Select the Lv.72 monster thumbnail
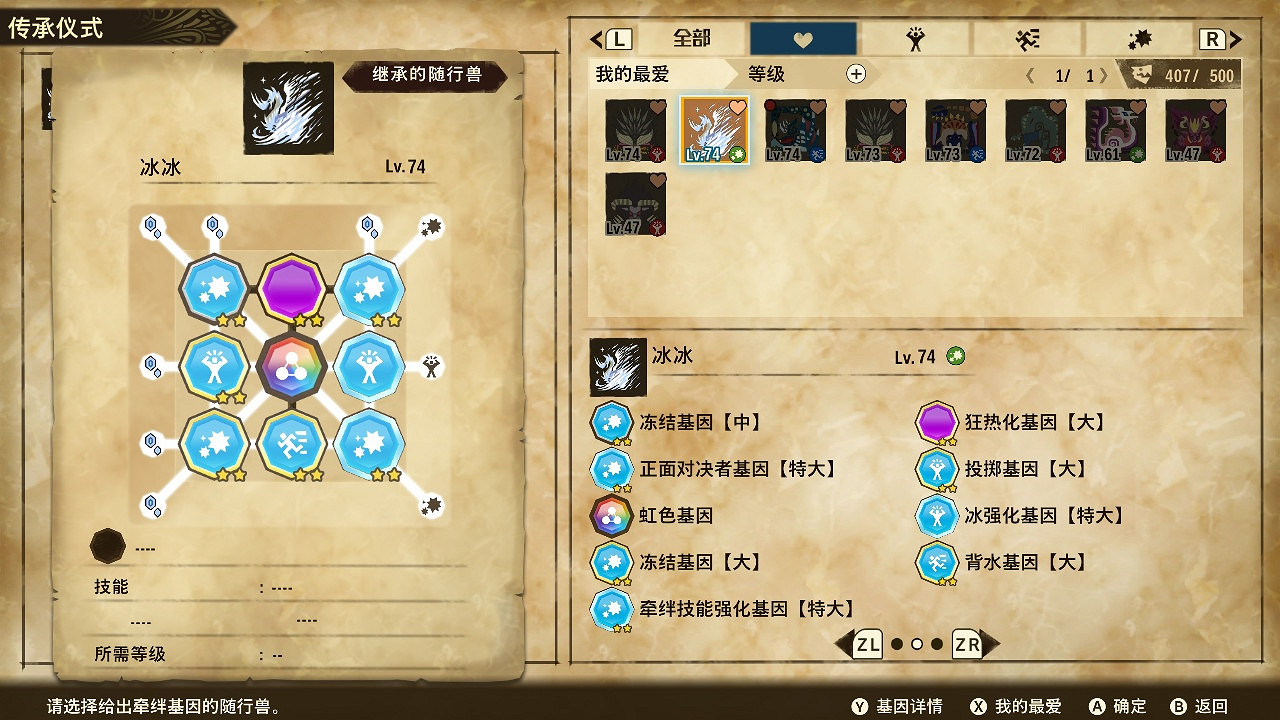 click(x=1034, y=130)
